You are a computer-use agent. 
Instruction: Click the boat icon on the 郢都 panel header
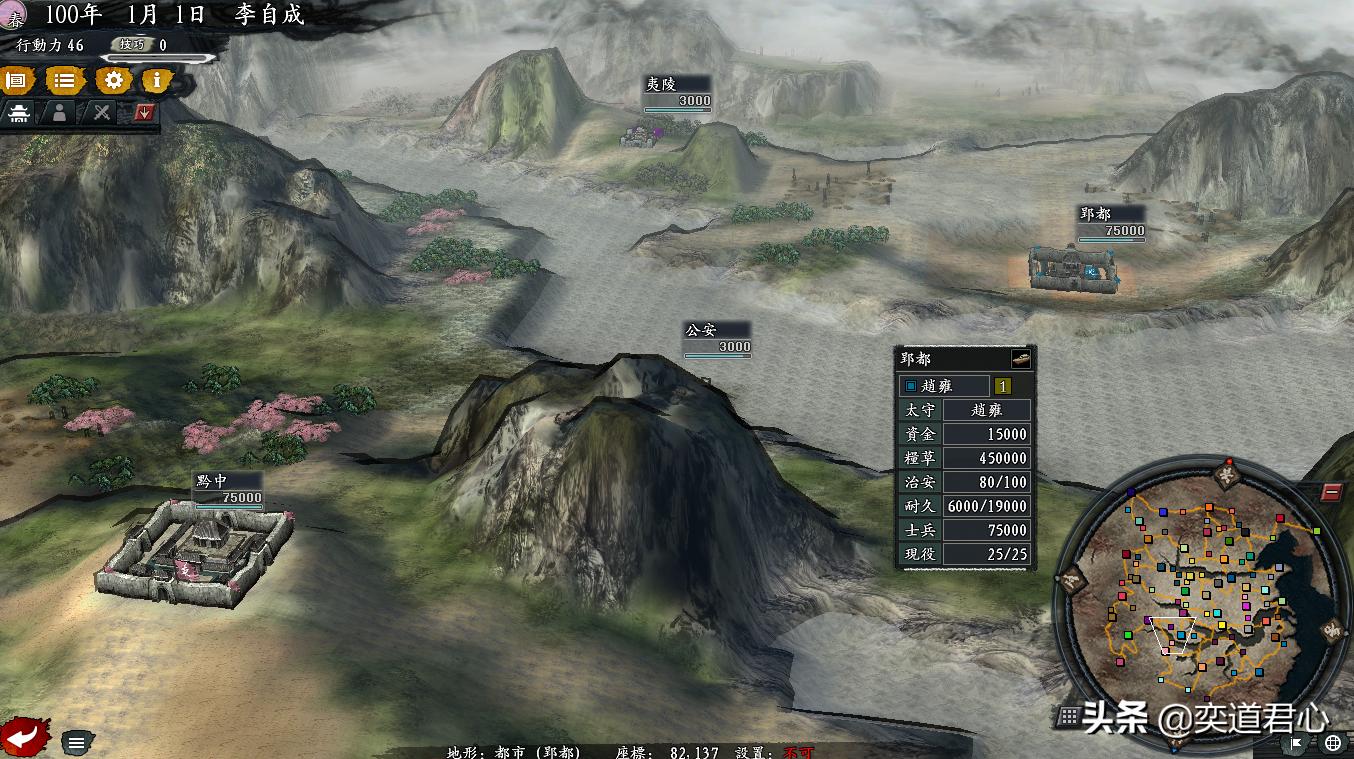click(1019, 357)
